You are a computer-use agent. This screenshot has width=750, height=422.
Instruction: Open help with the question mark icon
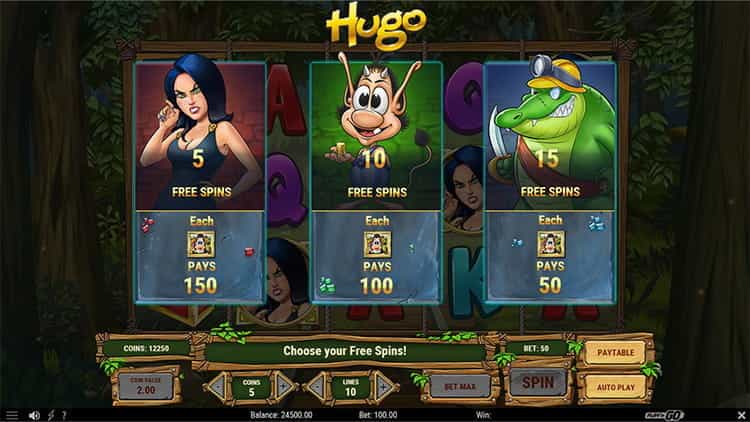point(63,415)
